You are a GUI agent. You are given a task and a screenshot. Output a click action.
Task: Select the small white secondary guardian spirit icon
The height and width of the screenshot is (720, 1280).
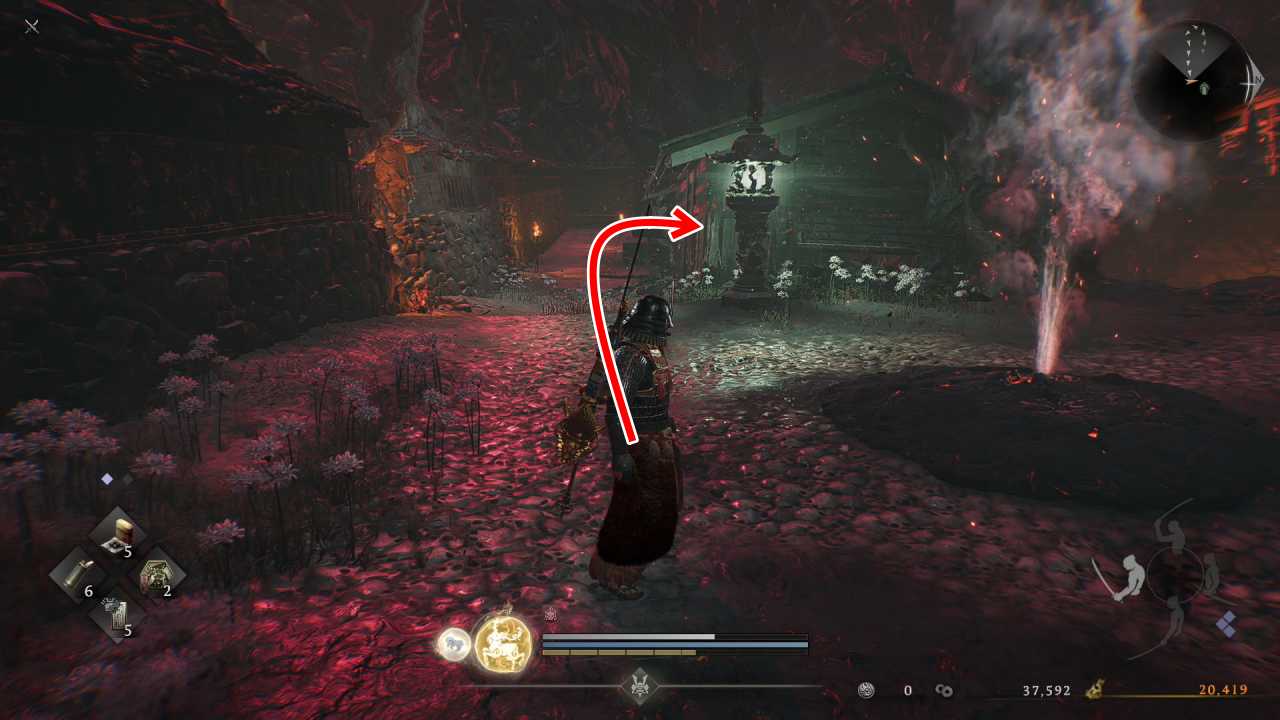coord(453,645)
